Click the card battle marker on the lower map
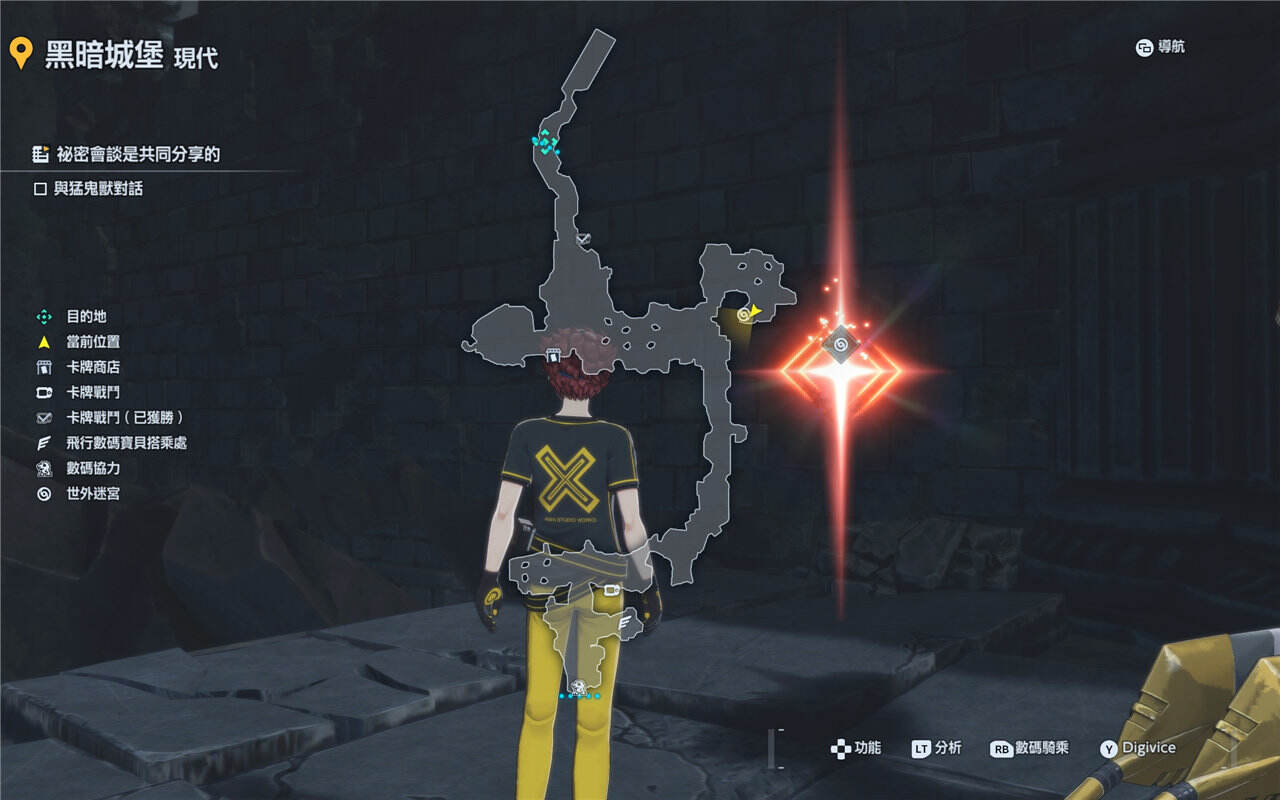The image size is (1280, 800). (x=610, y=589)
